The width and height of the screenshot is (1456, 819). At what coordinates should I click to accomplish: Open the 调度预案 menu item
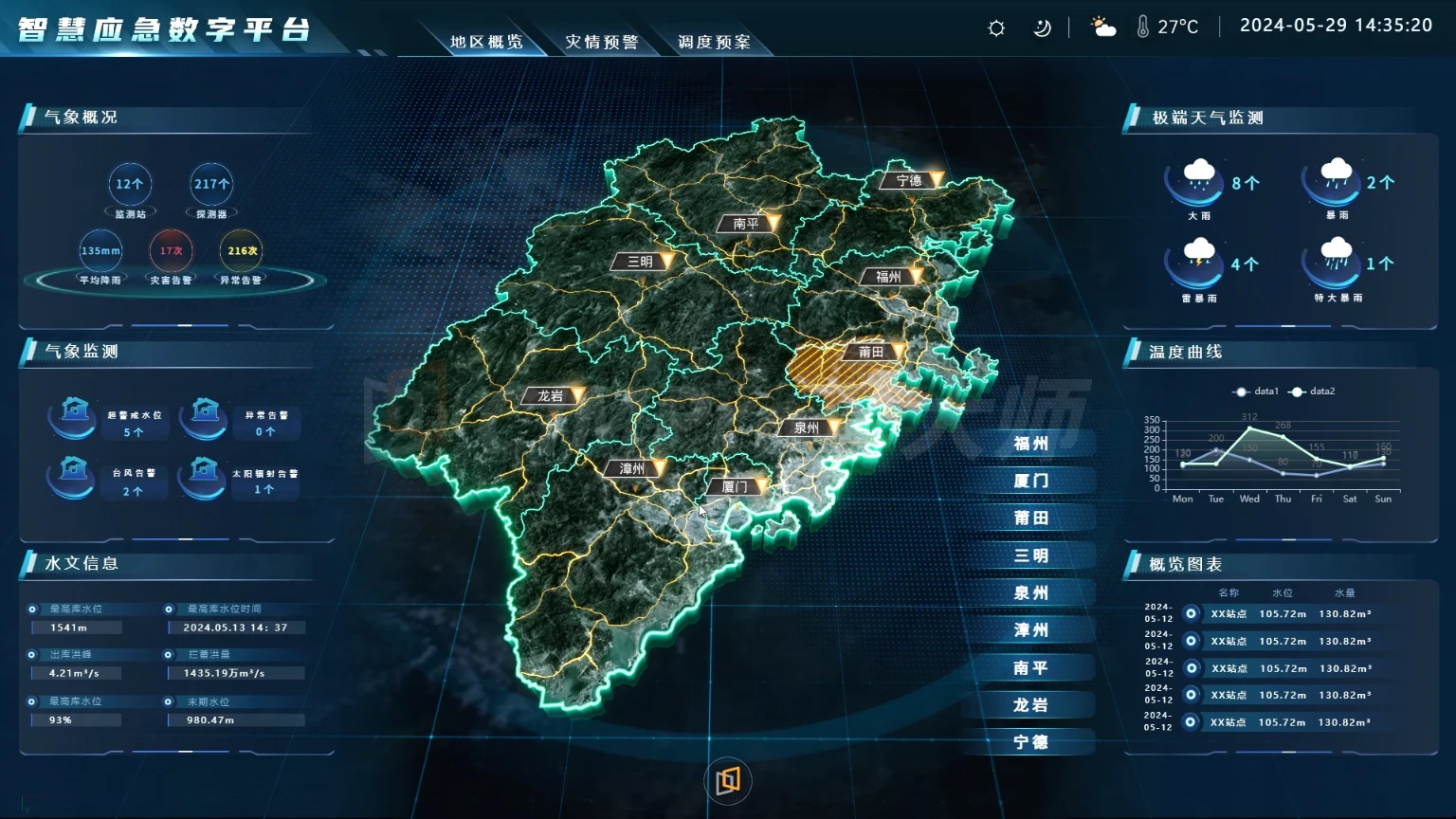click(x=714, y=41)
